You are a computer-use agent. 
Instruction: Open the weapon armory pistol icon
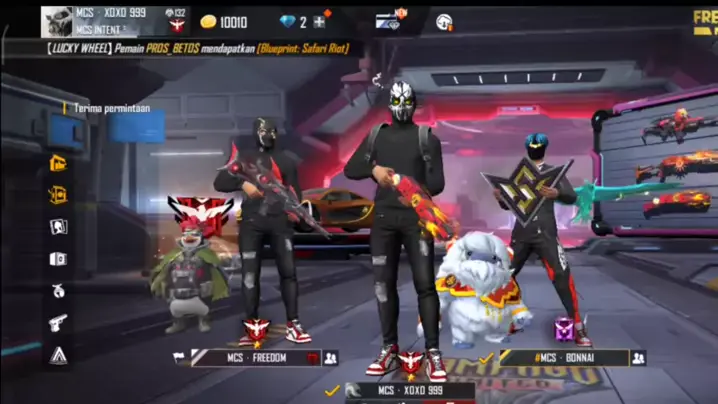coord(58,322)
